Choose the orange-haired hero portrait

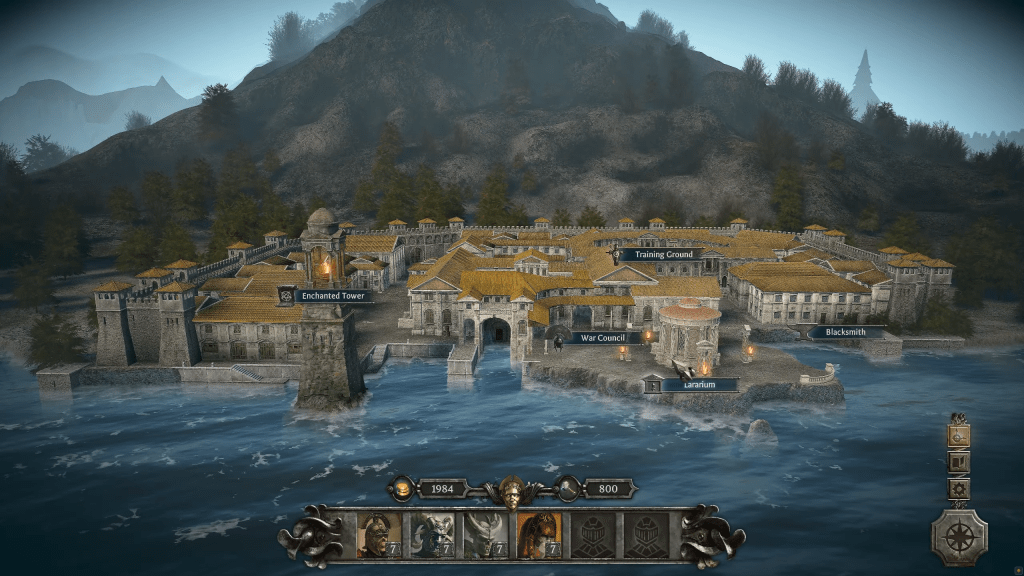point(538,534)
